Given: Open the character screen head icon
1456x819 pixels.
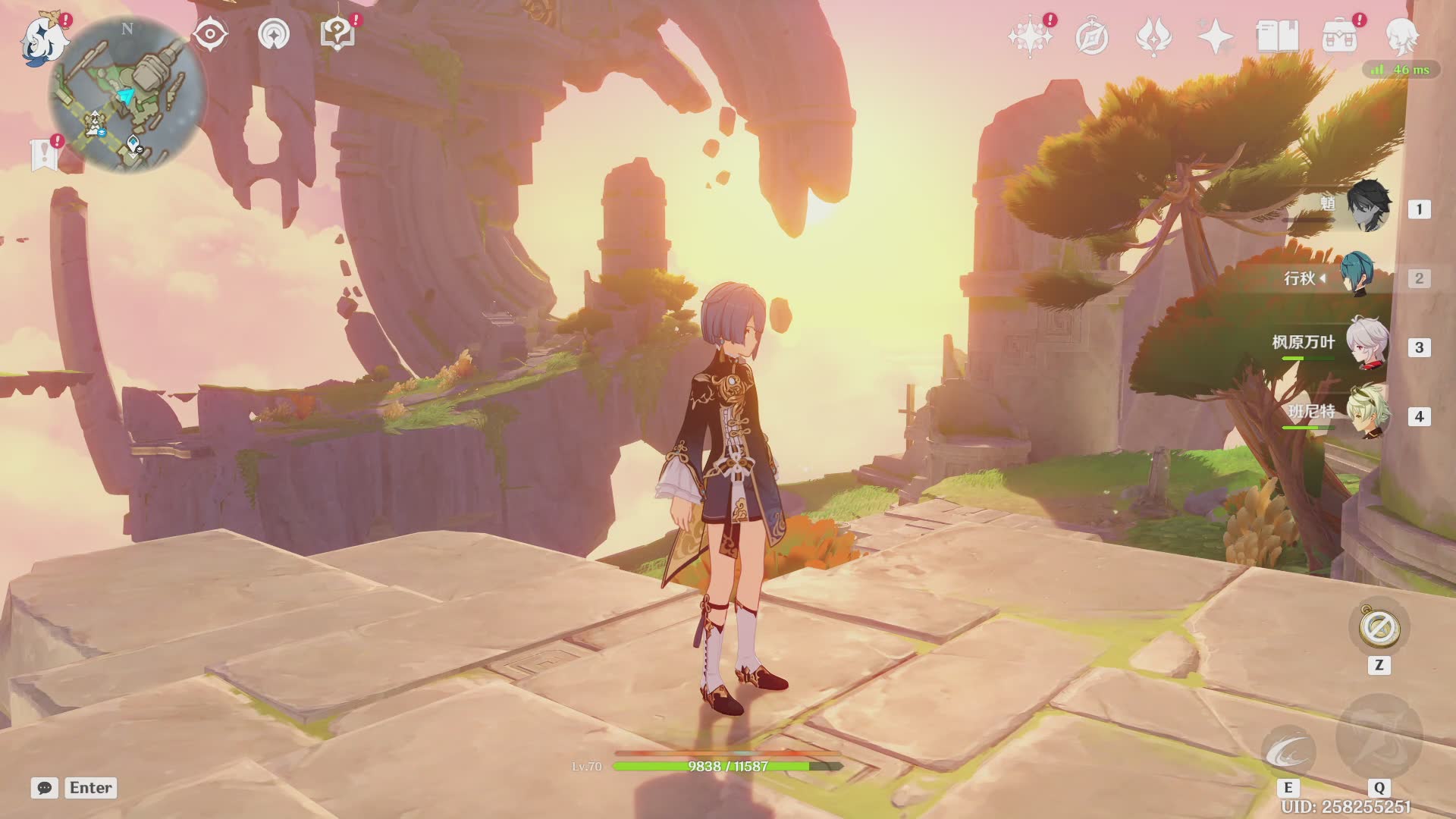Looking at the screenshot, I should [x=1401, y=36].
